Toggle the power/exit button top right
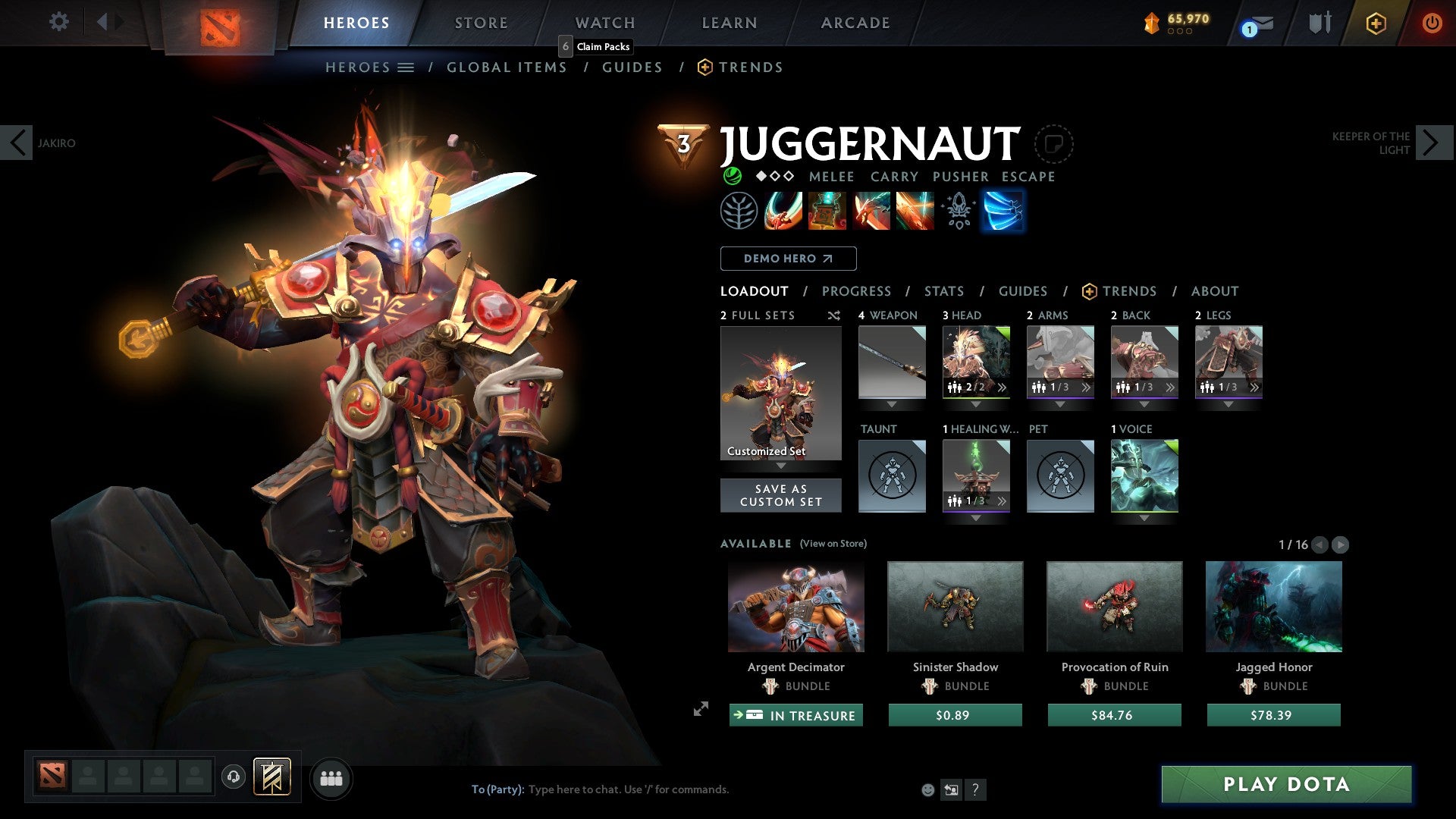 (x=1432, y=23)
